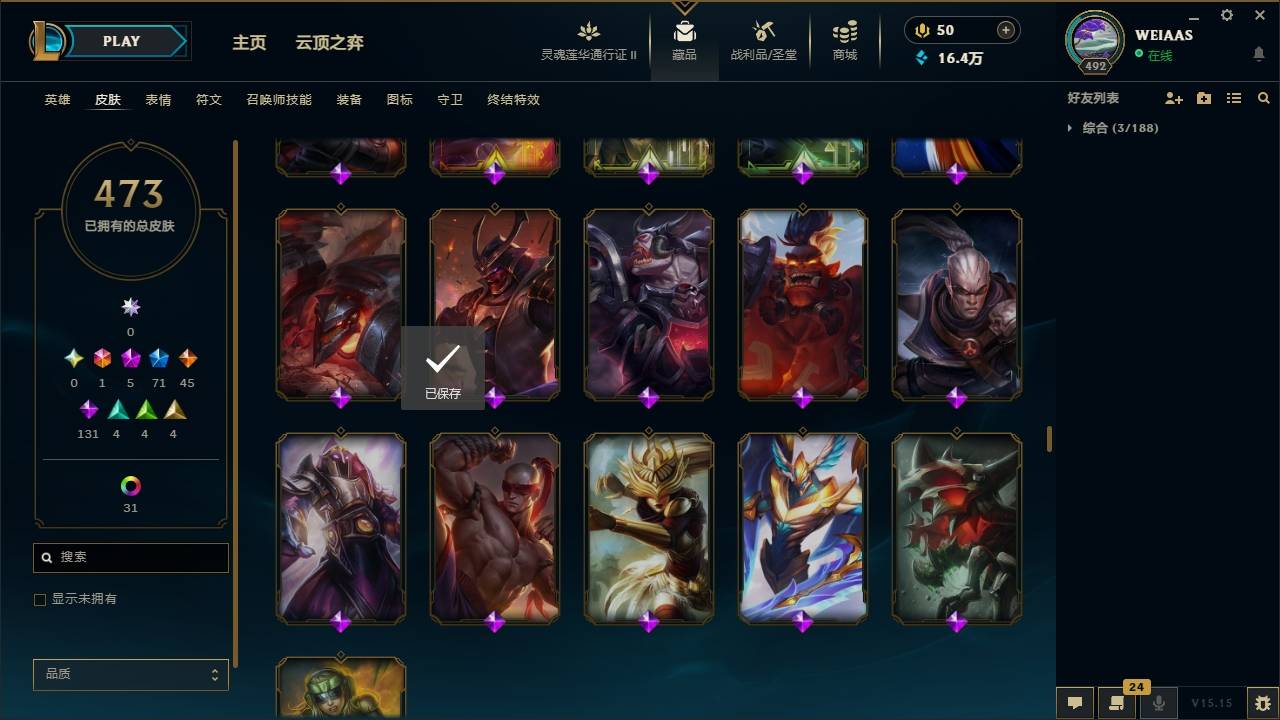Open the friends list view options icon
1280x720 pixels.
pyautogui.click(x=1234, y=97)
